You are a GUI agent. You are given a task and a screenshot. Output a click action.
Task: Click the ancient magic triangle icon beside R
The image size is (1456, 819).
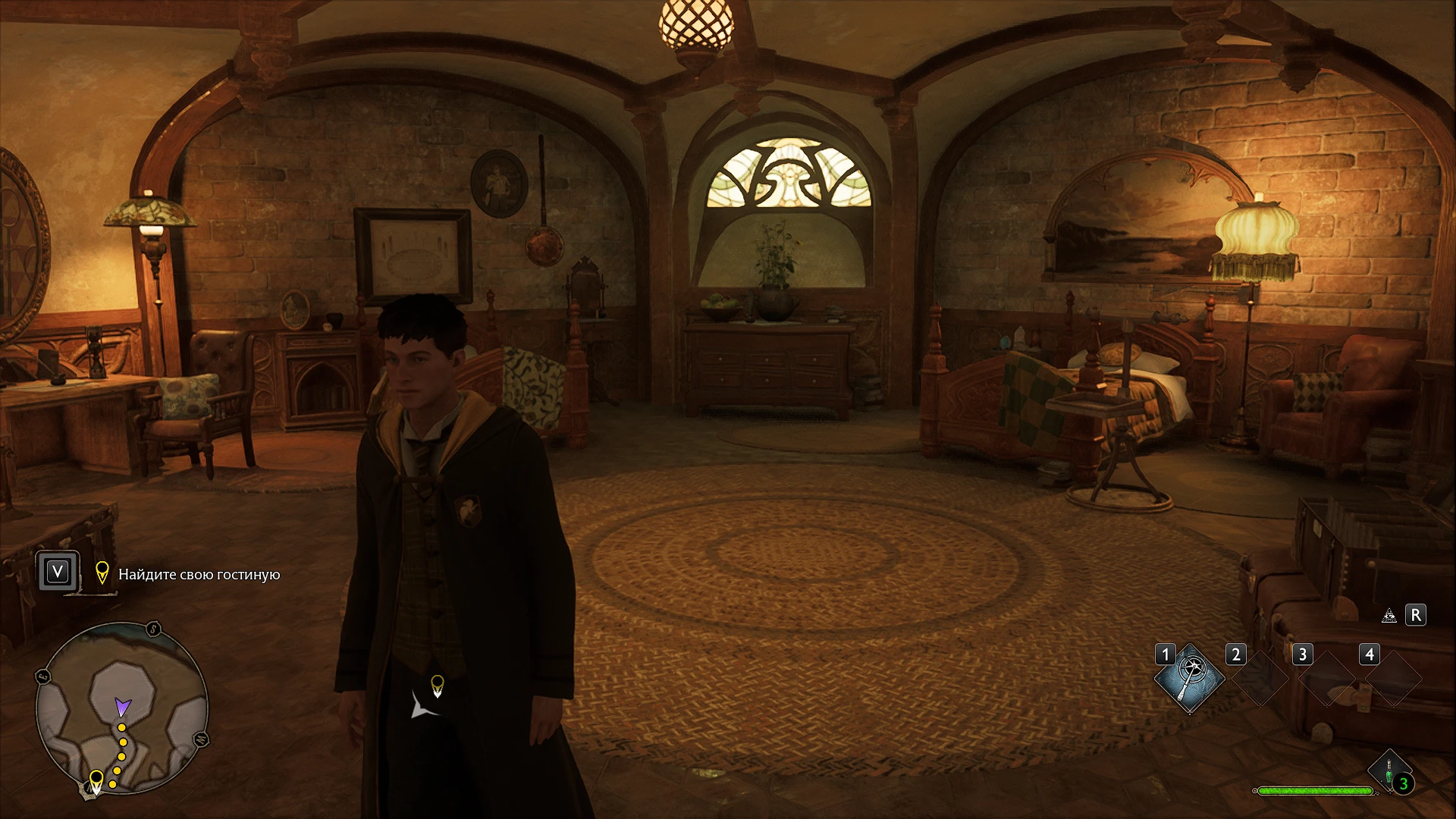point(1389,617)
